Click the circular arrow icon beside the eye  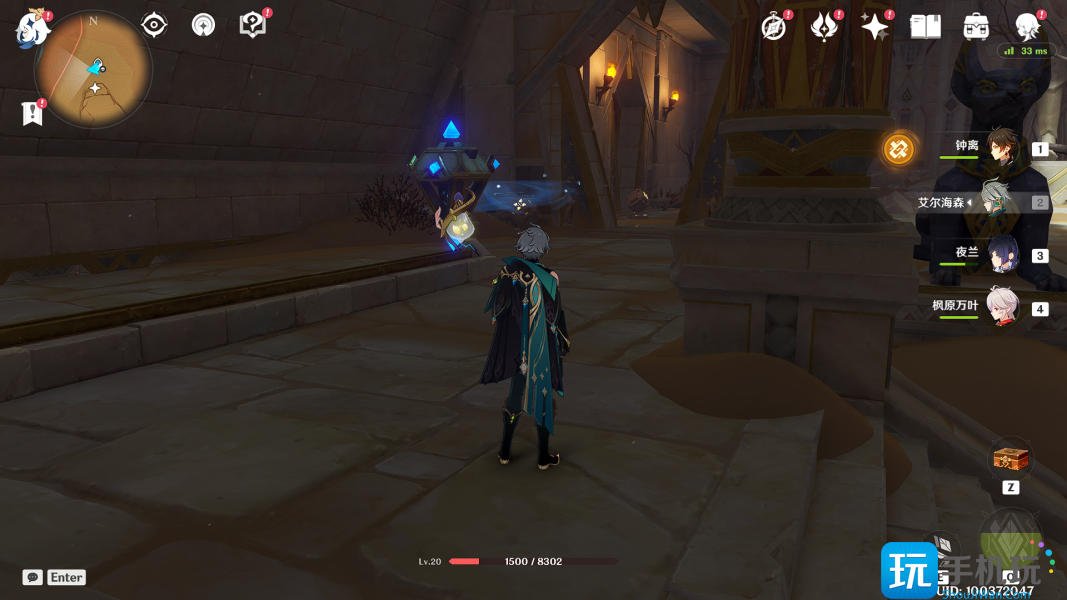coord(203,25)
